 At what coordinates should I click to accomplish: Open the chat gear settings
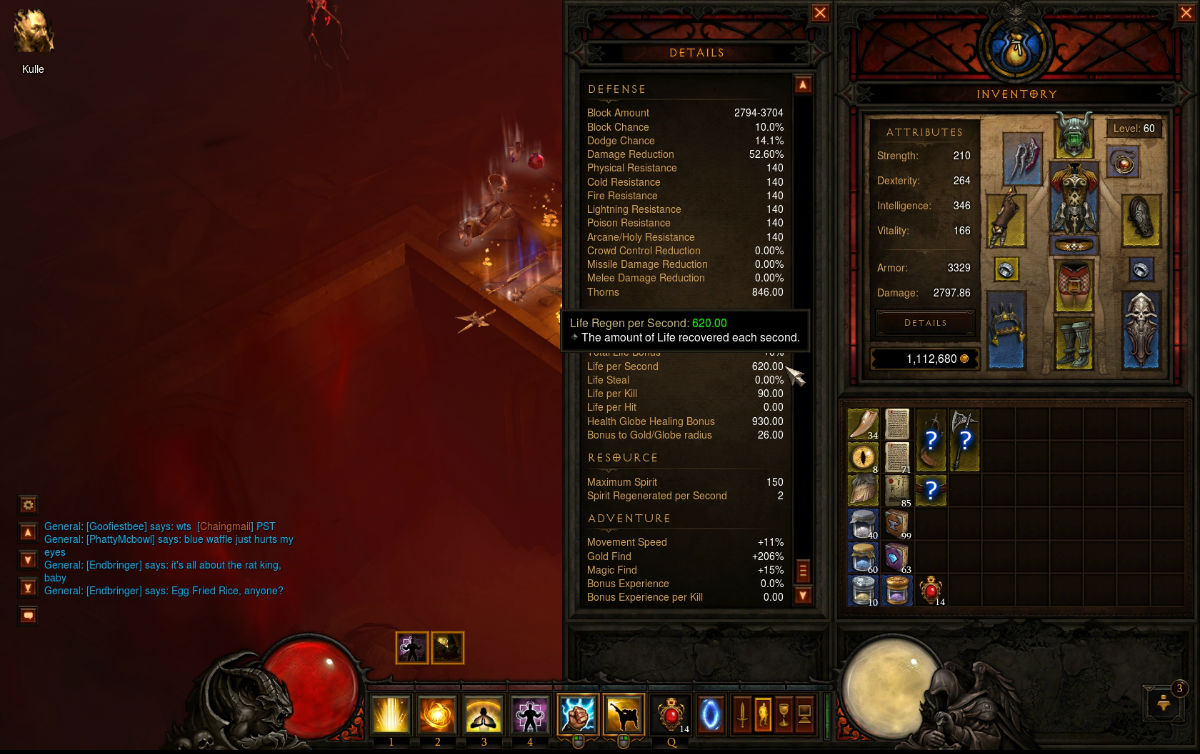28,505
